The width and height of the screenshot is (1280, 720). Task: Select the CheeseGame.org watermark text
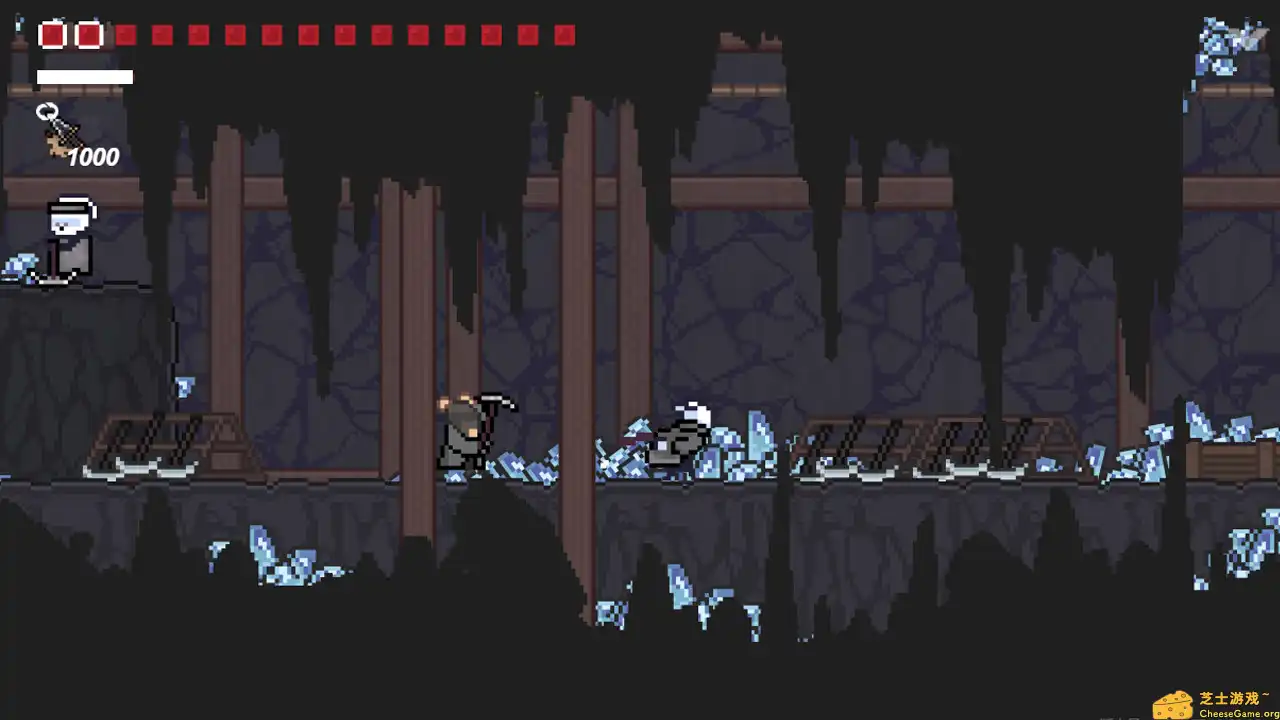click(x=1236, y=713)
